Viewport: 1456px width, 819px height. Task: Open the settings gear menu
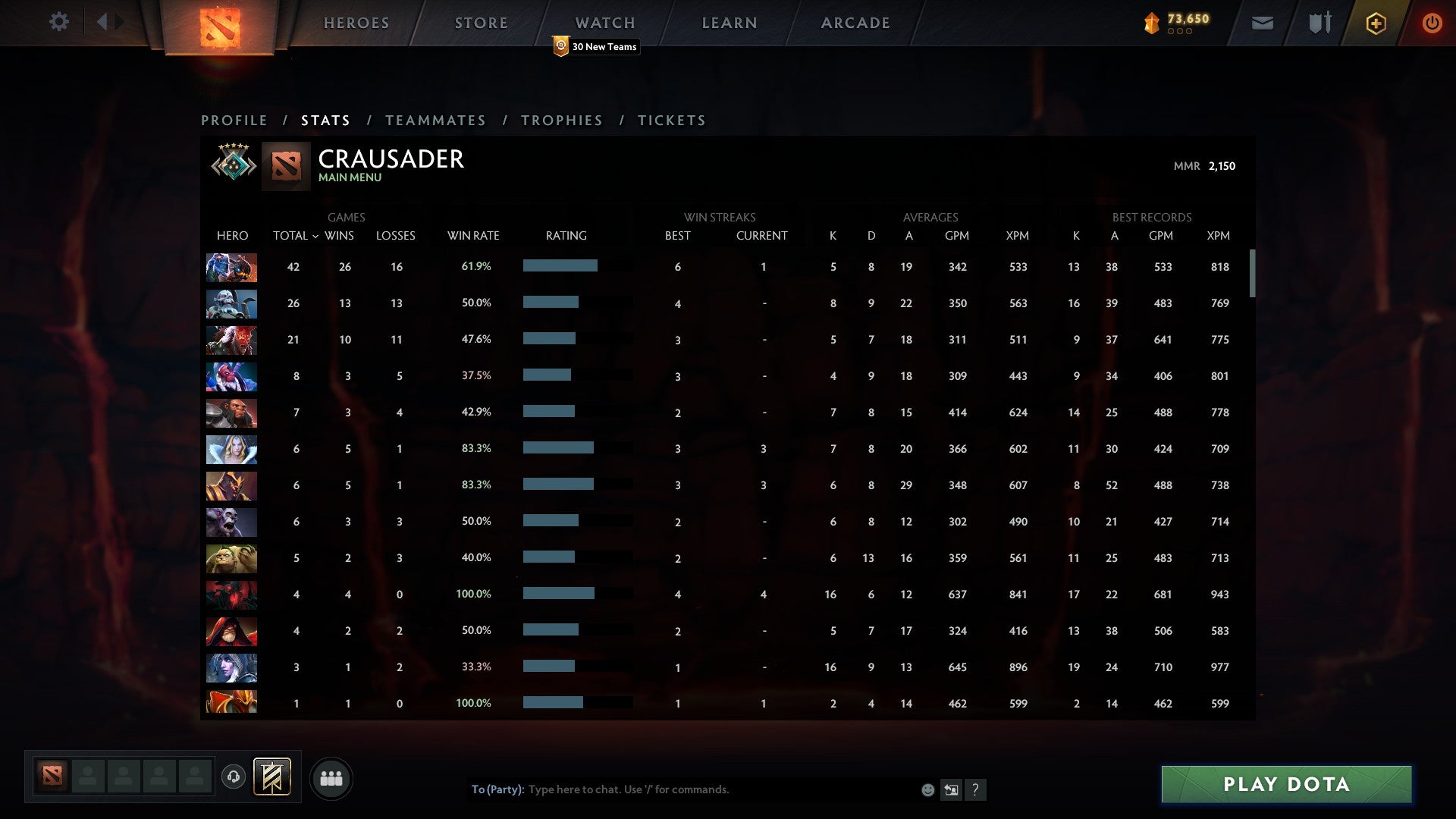tap(59, 22)
